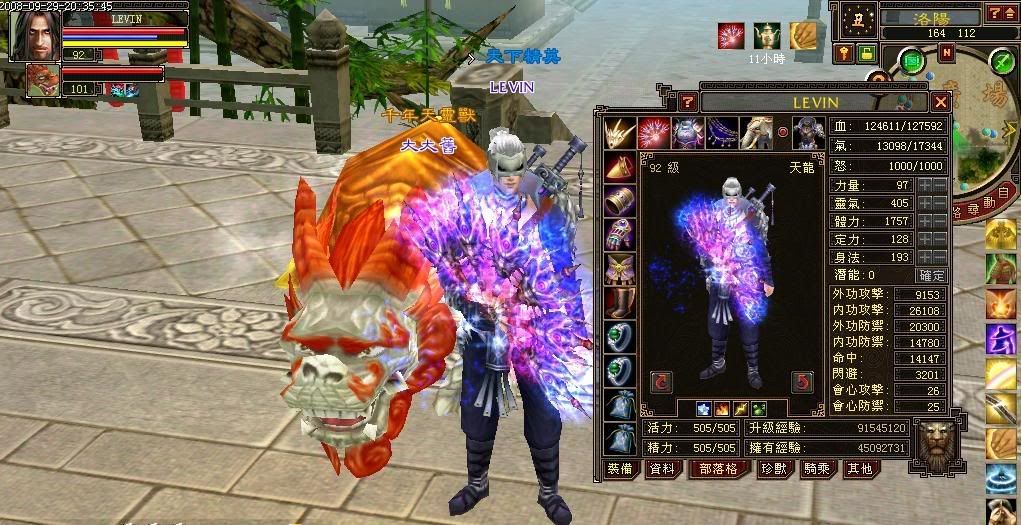Select the red boots equipment slot

[619, 302]
